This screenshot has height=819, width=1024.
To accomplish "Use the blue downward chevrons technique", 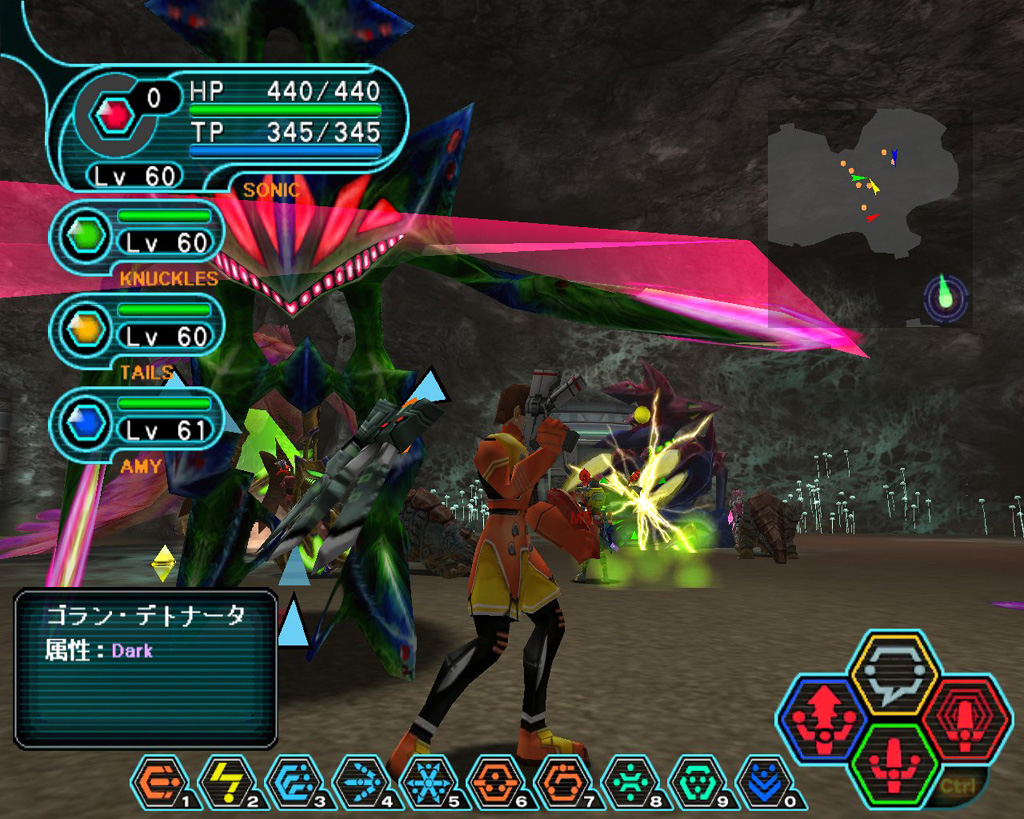I will point(764,780).
